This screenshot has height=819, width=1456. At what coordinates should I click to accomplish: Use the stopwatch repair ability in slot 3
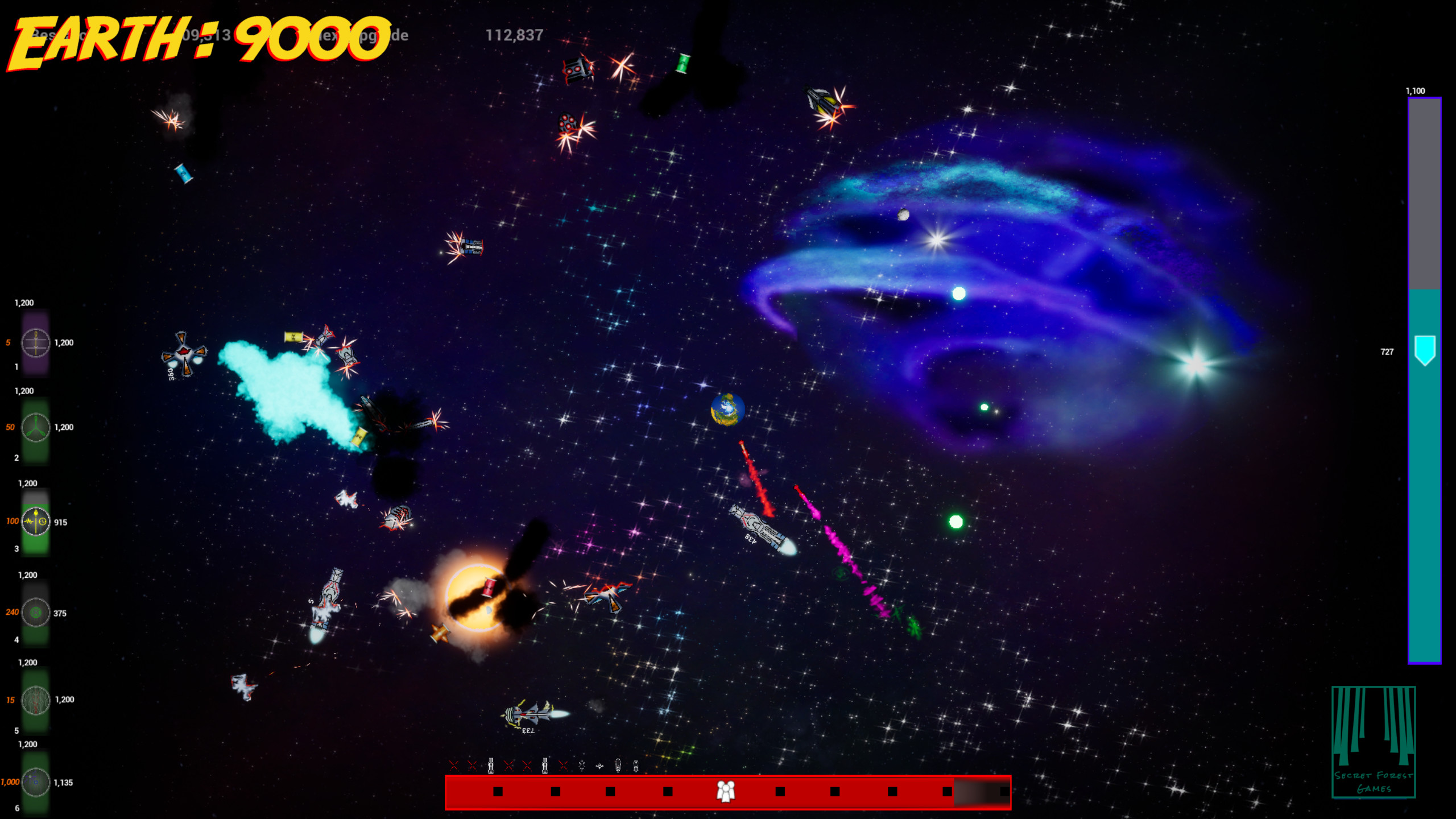tap(35, 521)
